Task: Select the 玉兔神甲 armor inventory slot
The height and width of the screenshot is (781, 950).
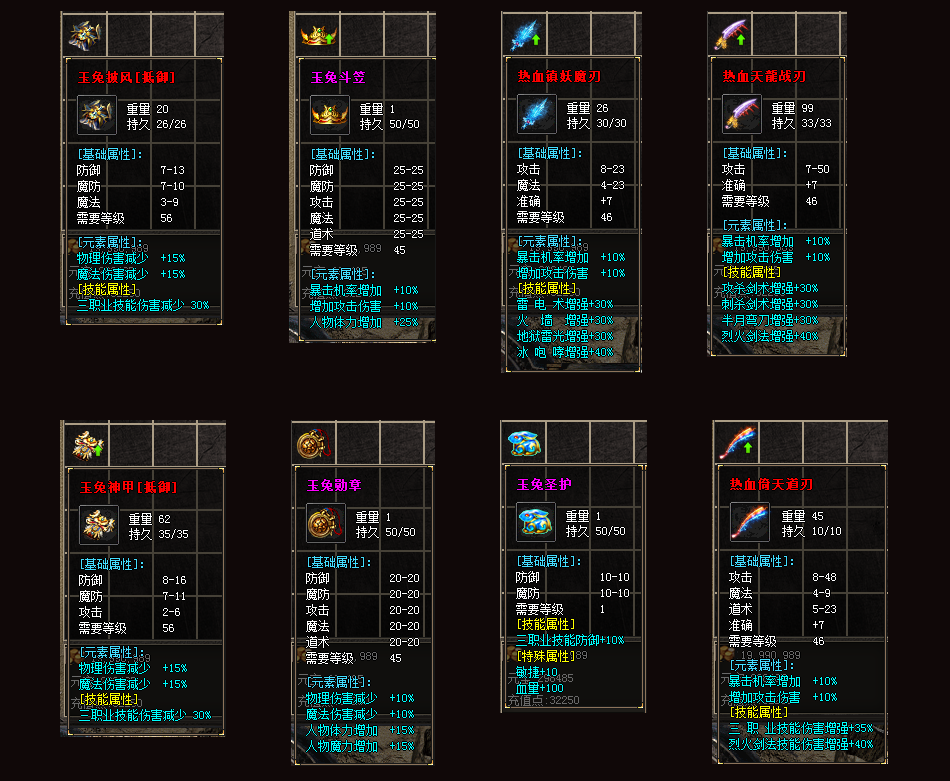Action: pos(82,444)
